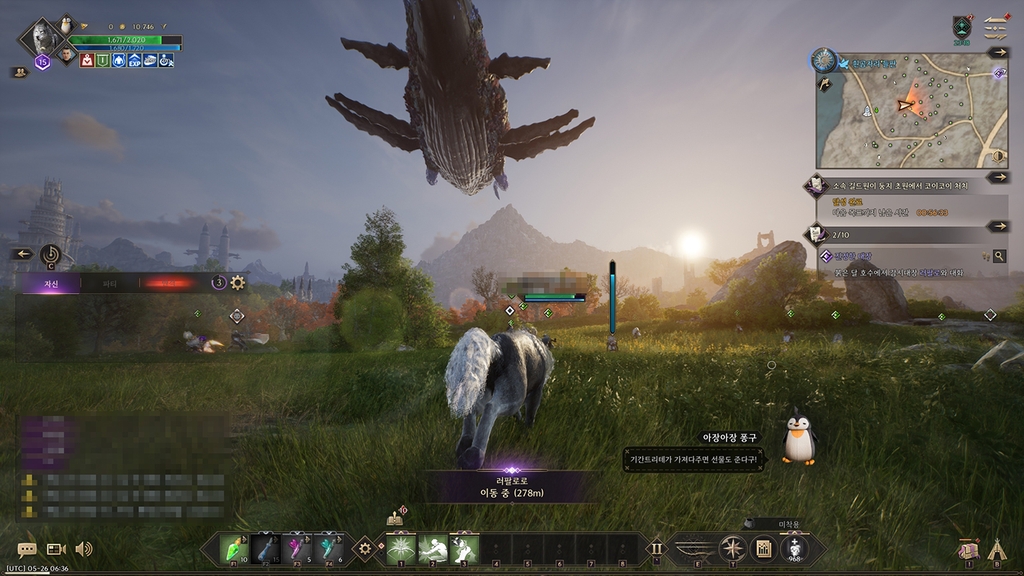Open the guild quest scroll tracker

817,184
